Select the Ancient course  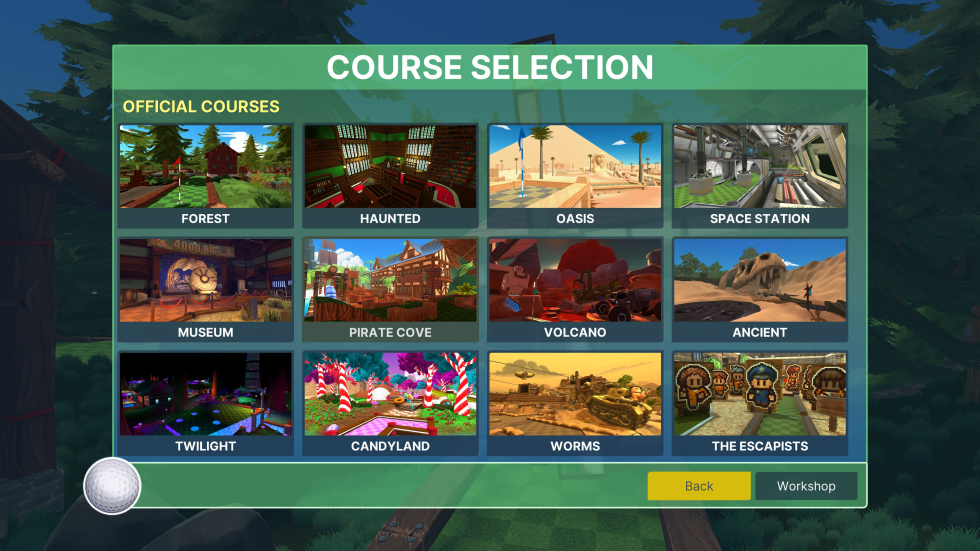tap(760, 289)
